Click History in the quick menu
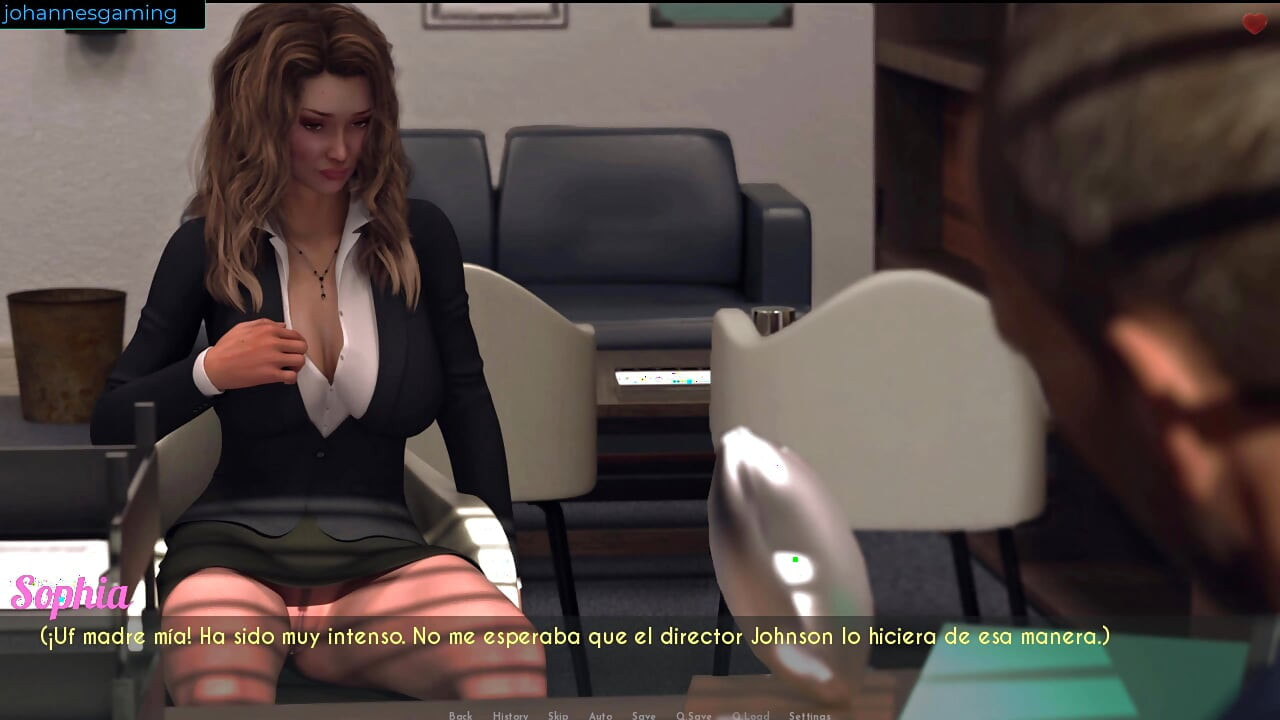Viewport: 1280px width, 720px height. 511,716
